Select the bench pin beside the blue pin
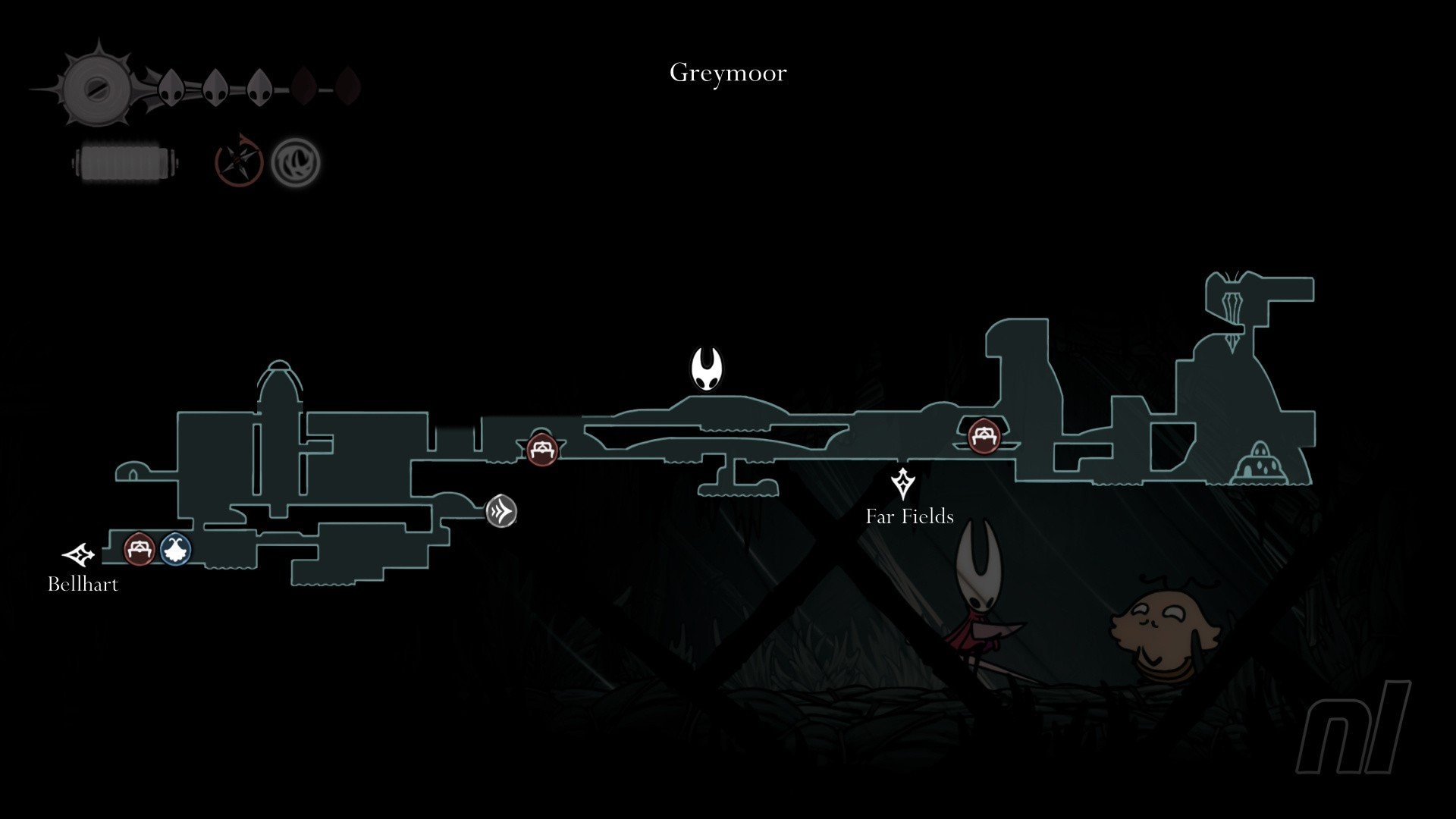Image resolution: width=1456 pixels, height=819 pixels. click(139, 548)
